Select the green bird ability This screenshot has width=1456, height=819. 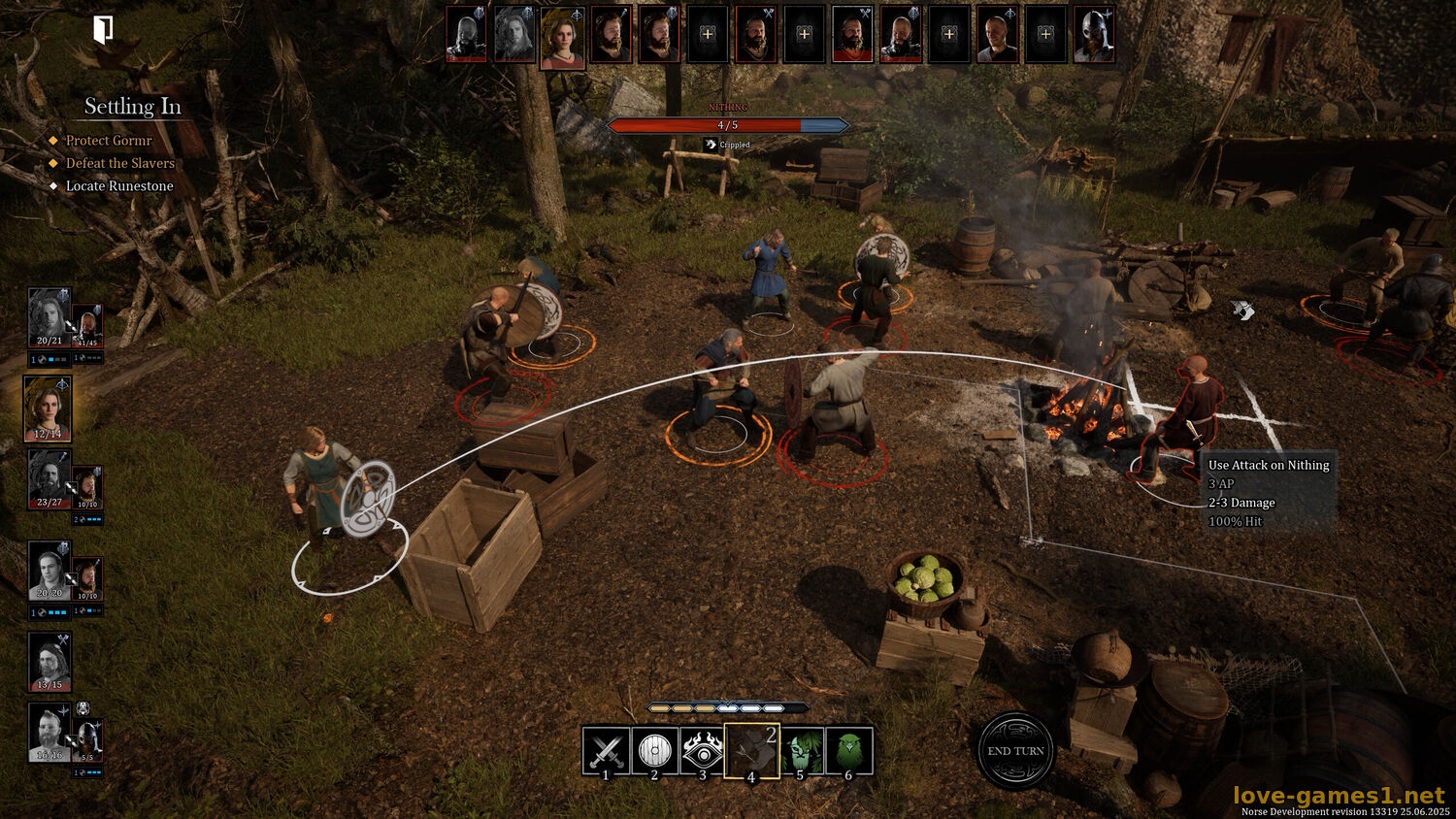(849, 750)
